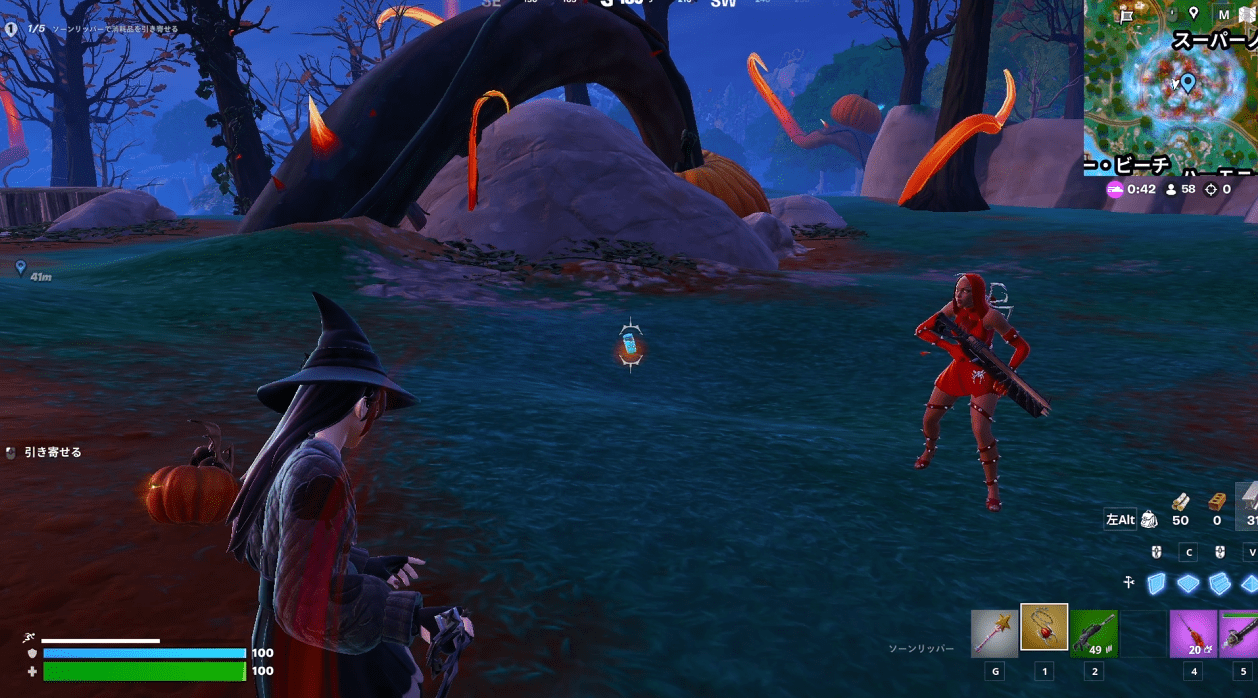The image size is (1258, 698).
Task: Click the pin icon above the minimap
Action: click(1193, 13)
